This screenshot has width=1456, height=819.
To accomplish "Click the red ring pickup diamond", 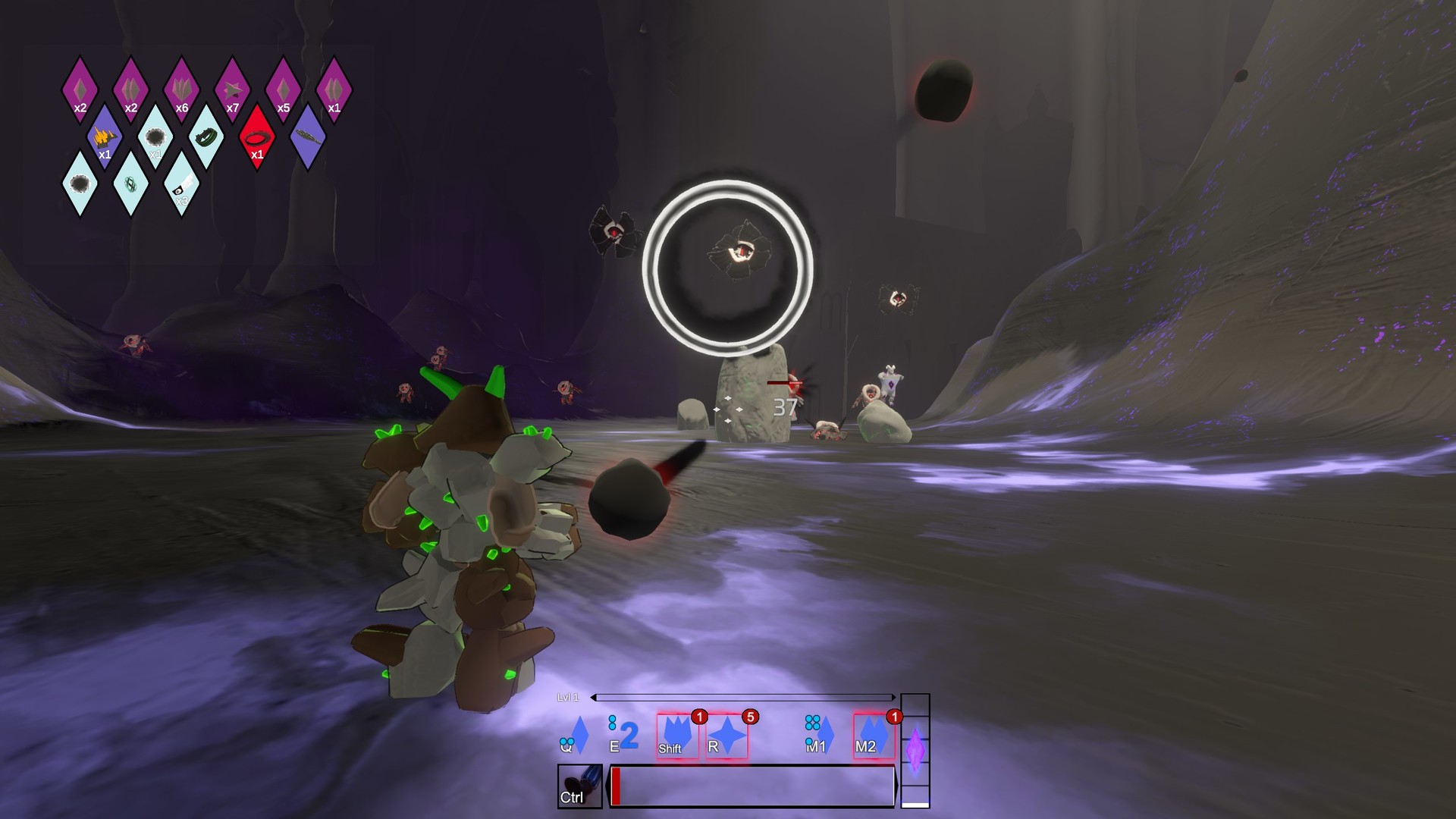I will coord(256,137).
